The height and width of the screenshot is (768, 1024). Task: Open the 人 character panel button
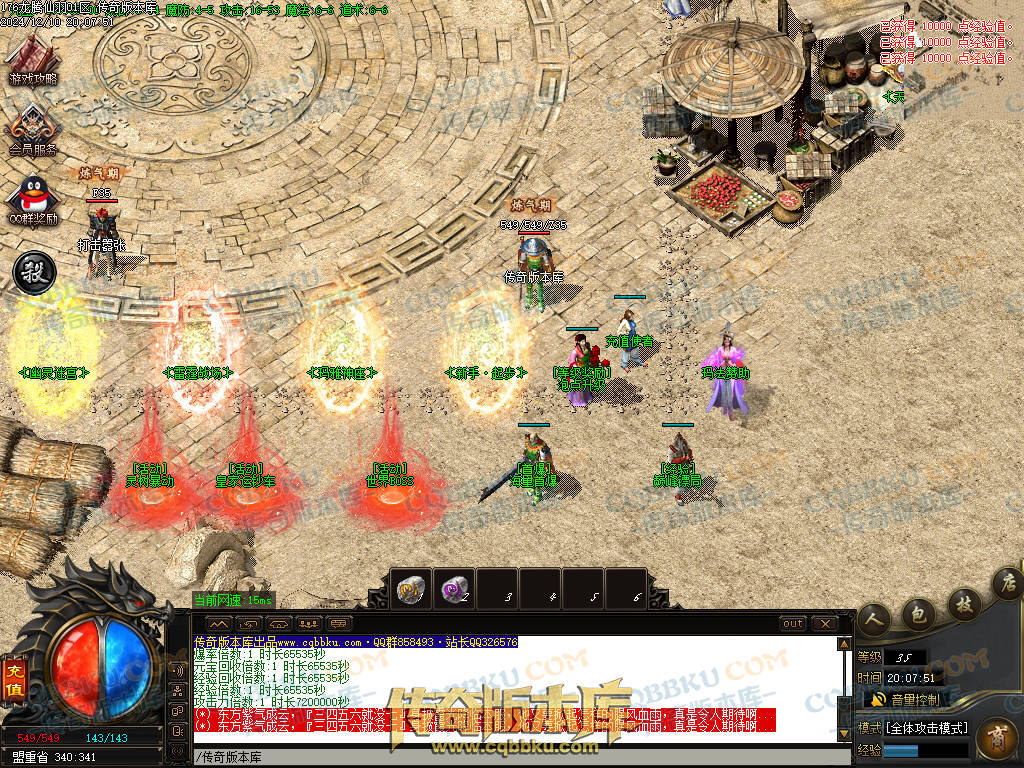874,620
